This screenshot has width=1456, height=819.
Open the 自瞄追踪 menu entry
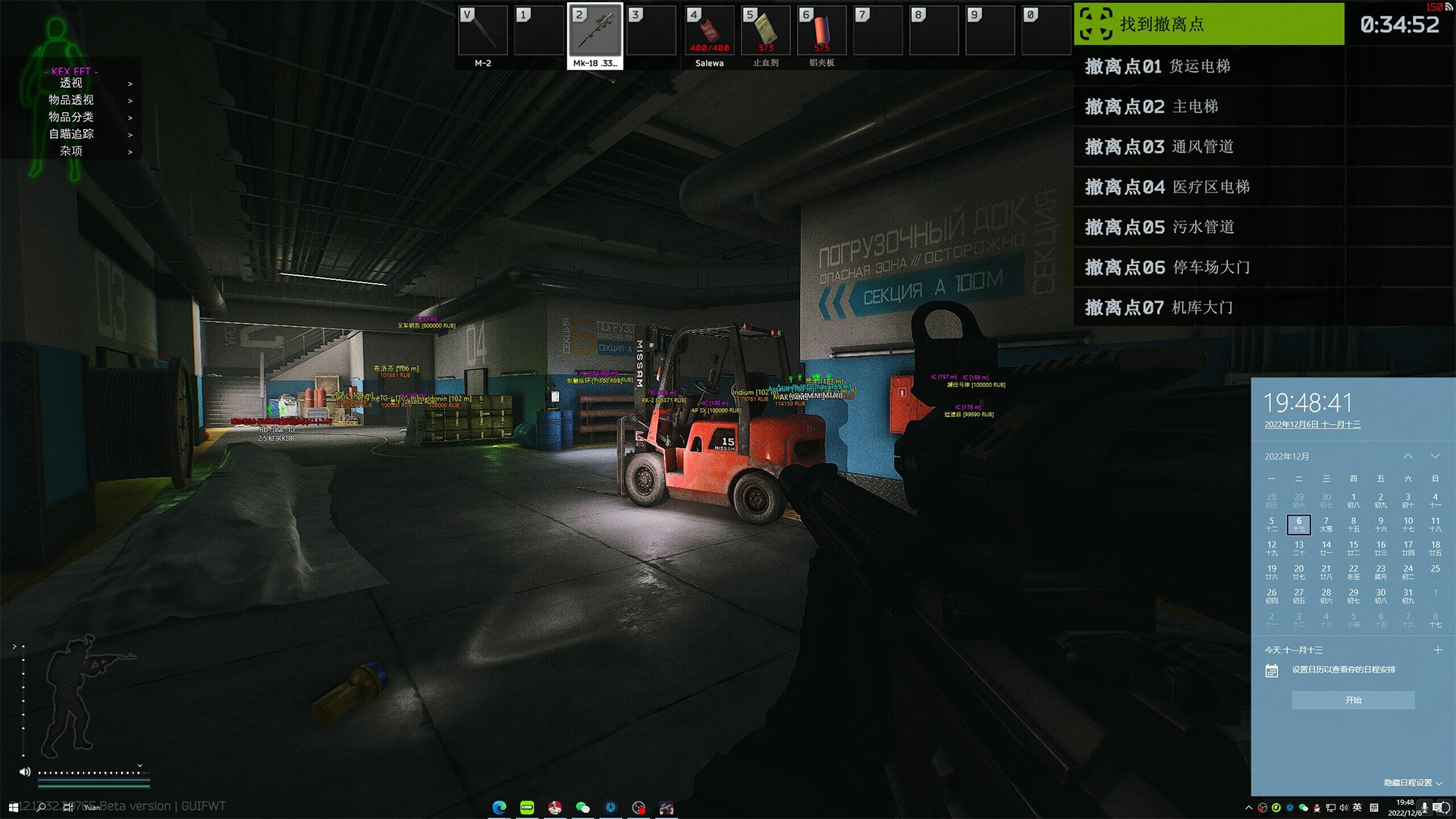pos(71,134)
